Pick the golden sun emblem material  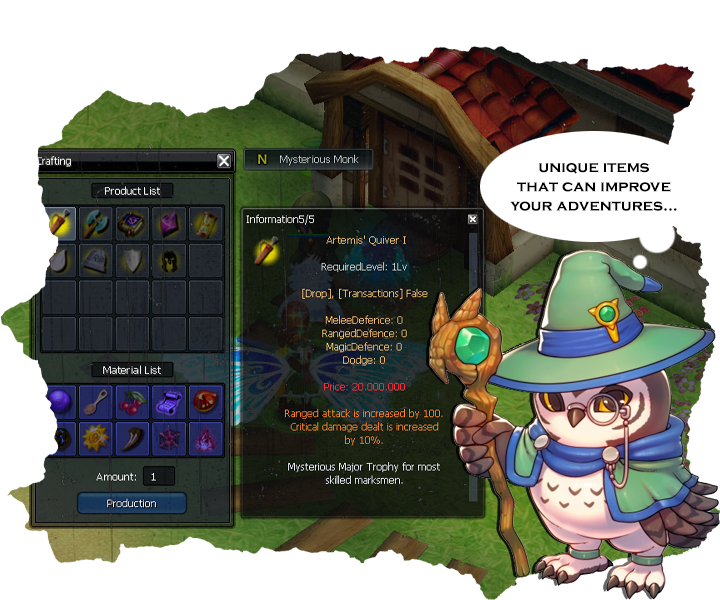(x=96, y=438)
